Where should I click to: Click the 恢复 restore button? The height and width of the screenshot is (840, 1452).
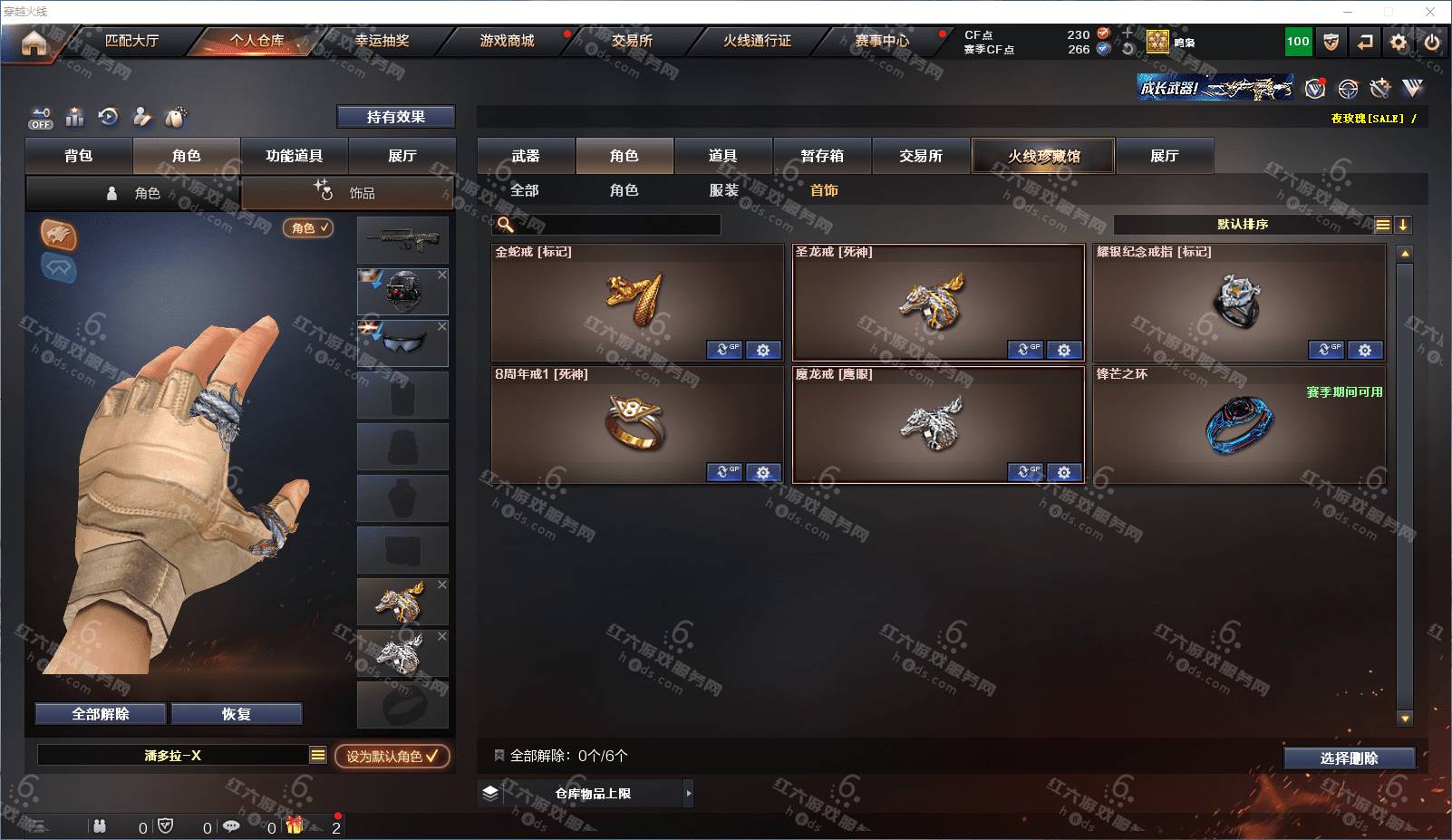pos(236,714)
